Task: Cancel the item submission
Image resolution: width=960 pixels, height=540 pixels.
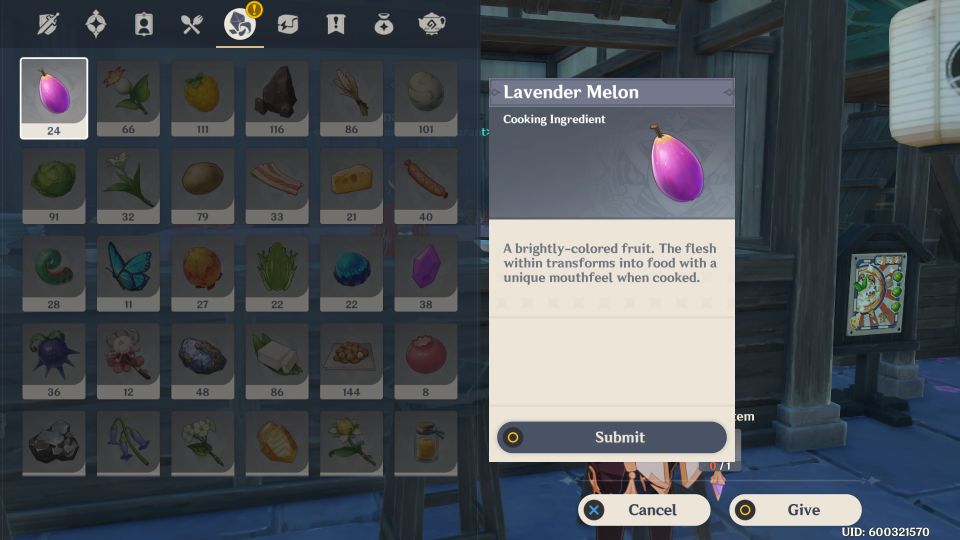Action: (x=644, y=510)
